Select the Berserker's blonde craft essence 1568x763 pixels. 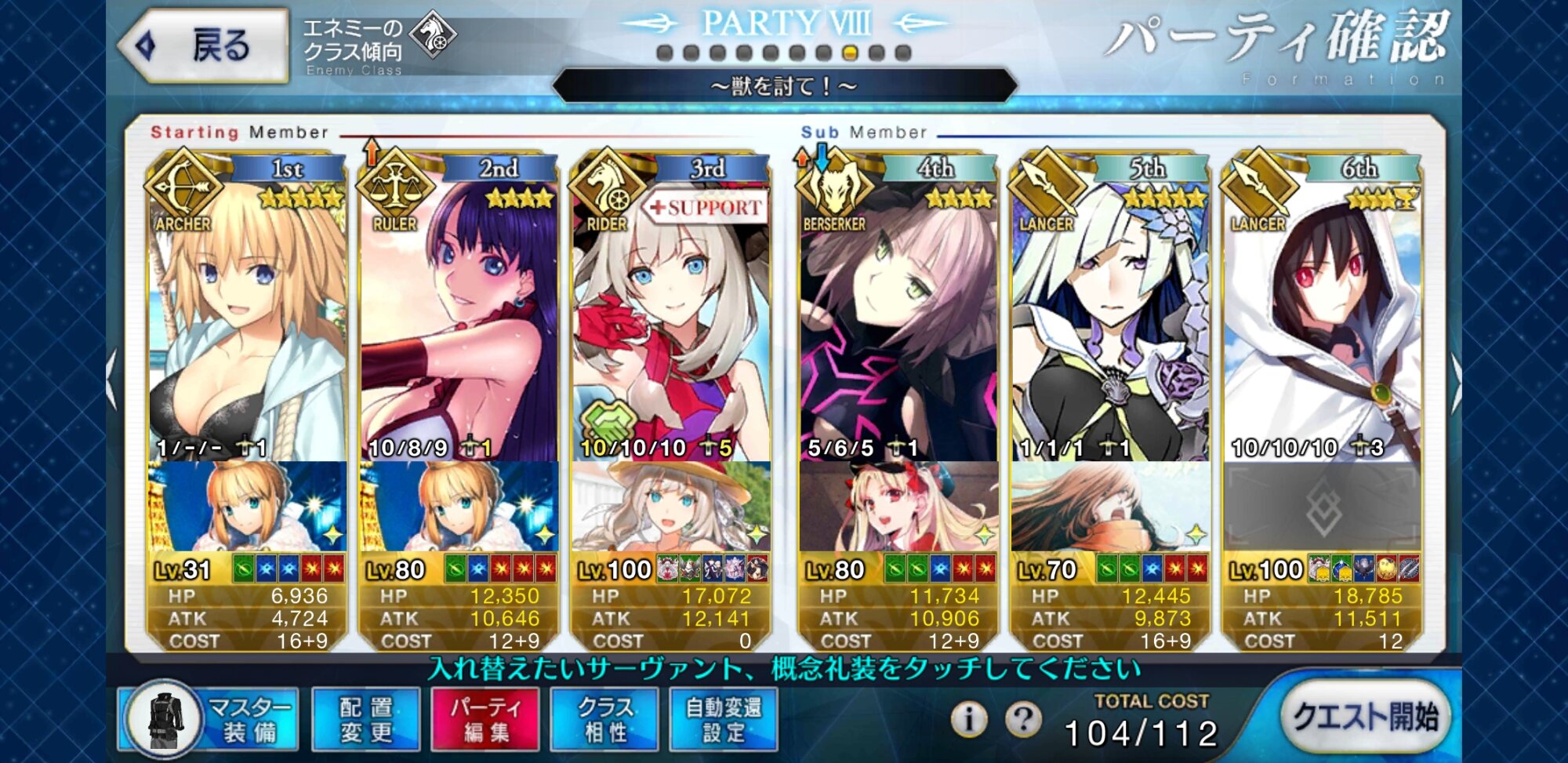click(898, 507)
